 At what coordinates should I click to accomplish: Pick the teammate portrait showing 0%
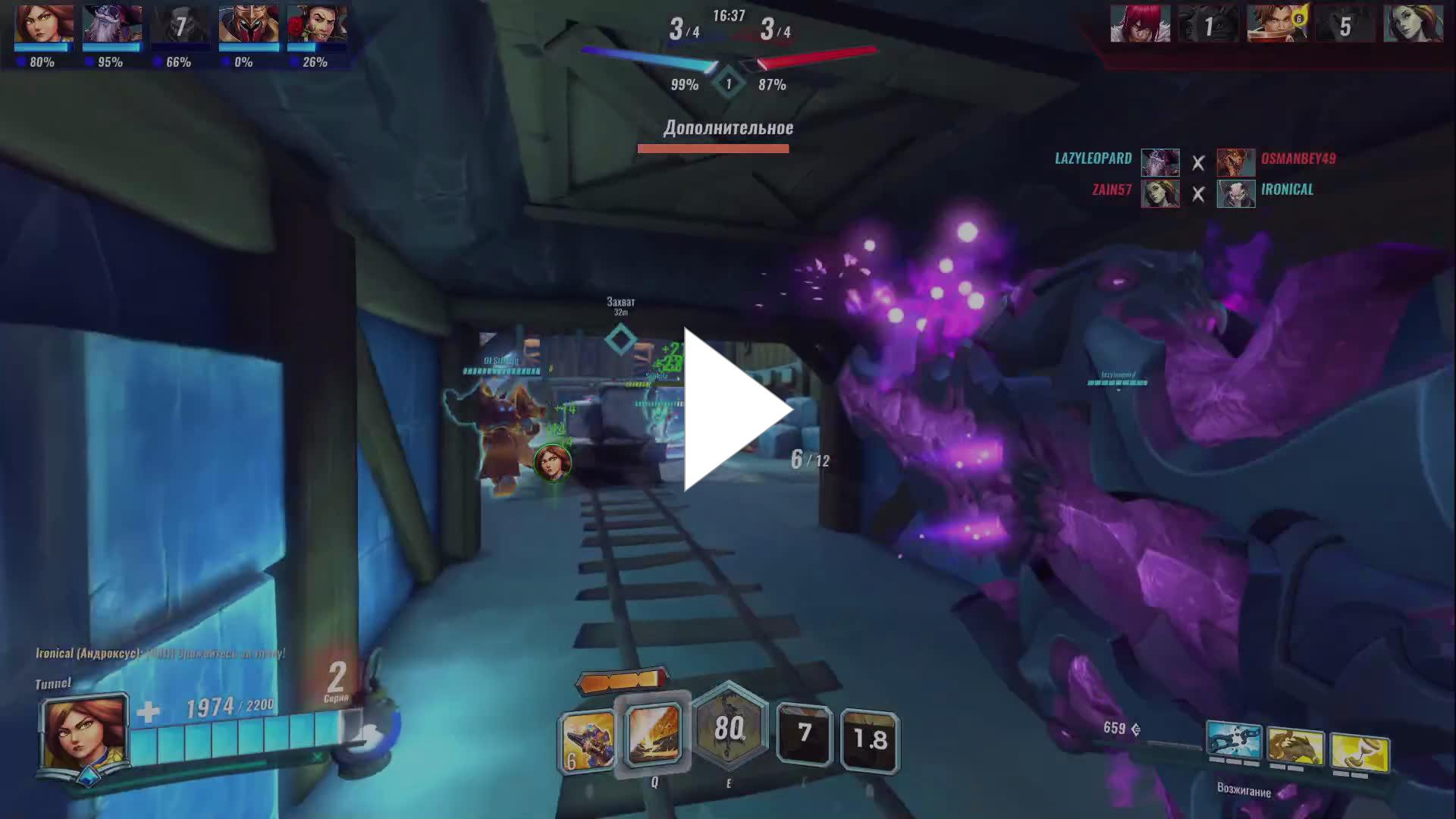[x=248, y=26]
